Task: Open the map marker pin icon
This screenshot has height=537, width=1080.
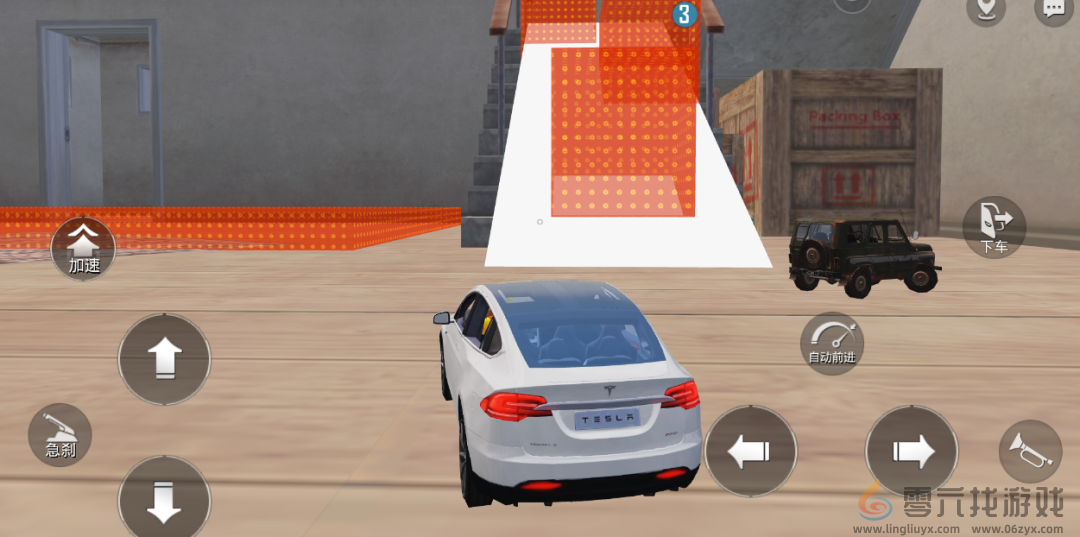Action: pyautogui.click(x=986, y=10)
